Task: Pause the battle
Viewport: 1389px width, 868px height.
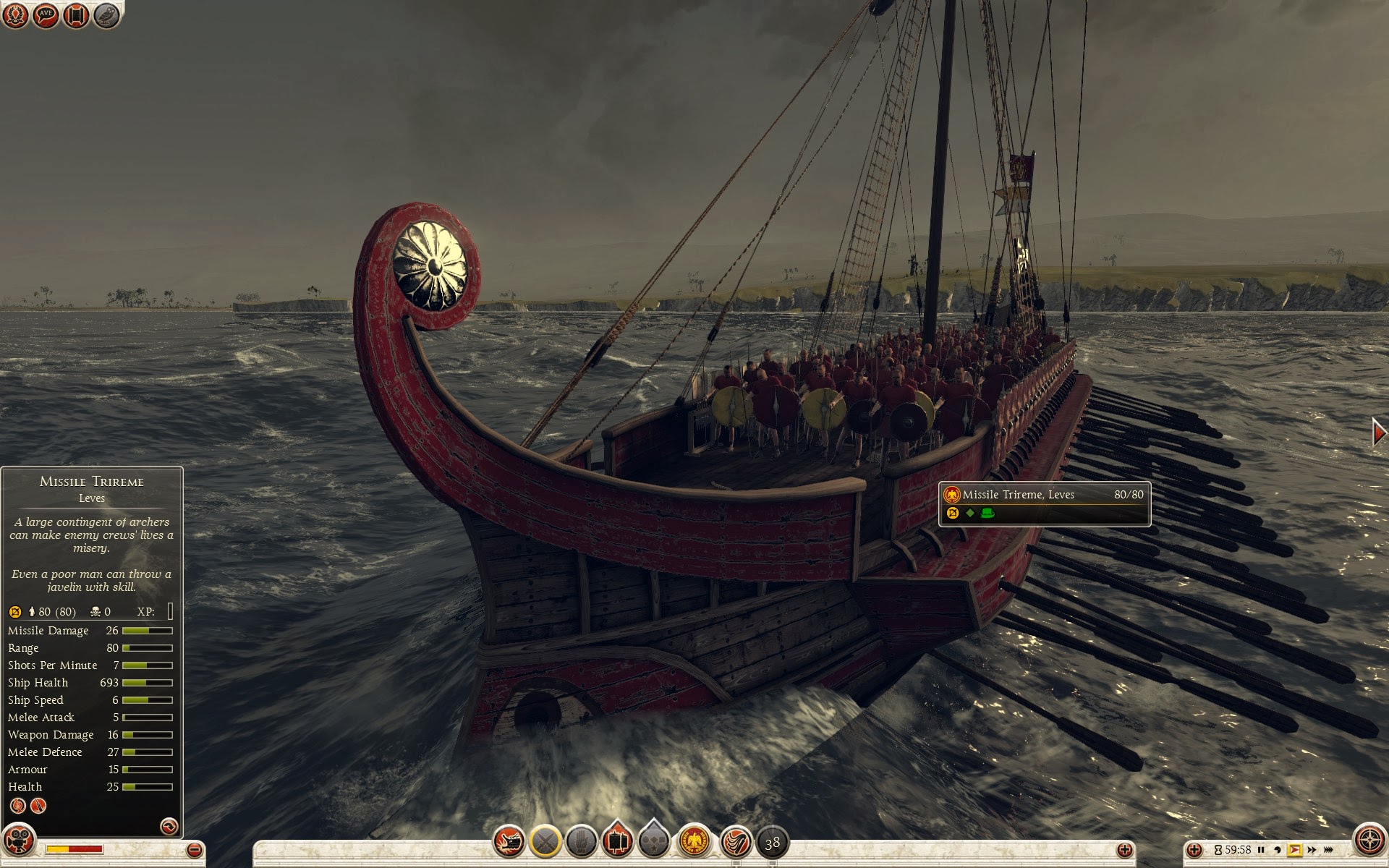Action: click(x=1261, y=850)
